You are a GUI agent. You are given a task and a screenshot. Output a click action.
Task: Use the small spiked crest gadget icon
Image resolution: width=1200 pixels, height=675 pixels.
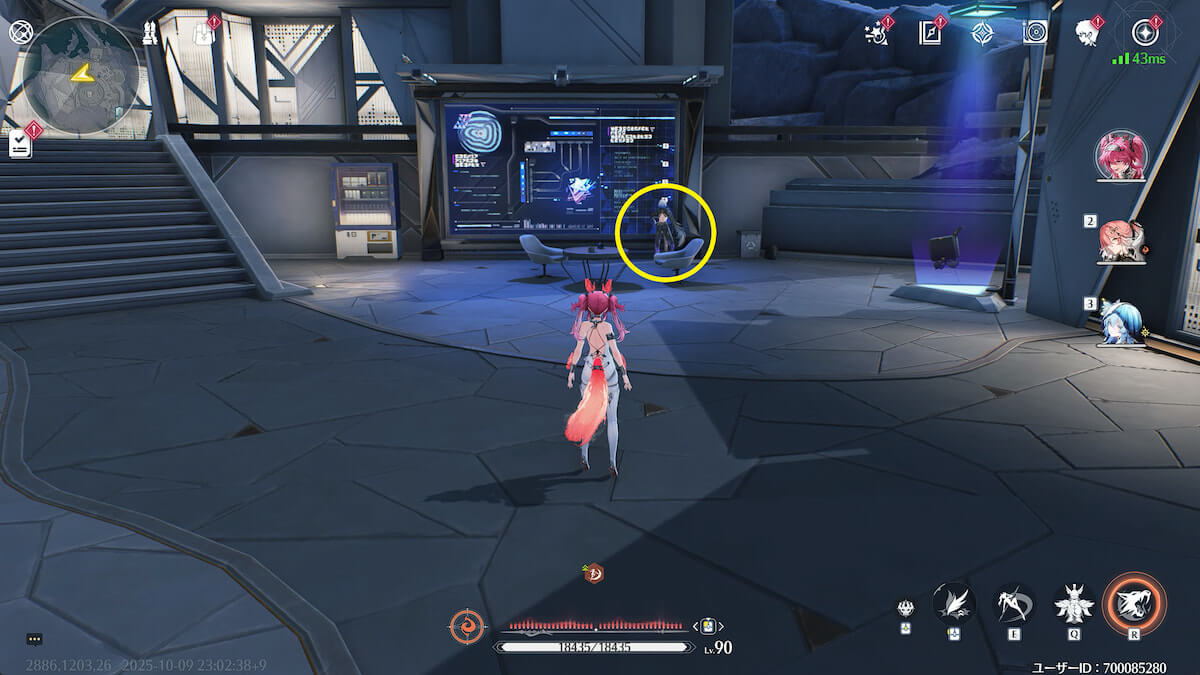coord(905,609)
